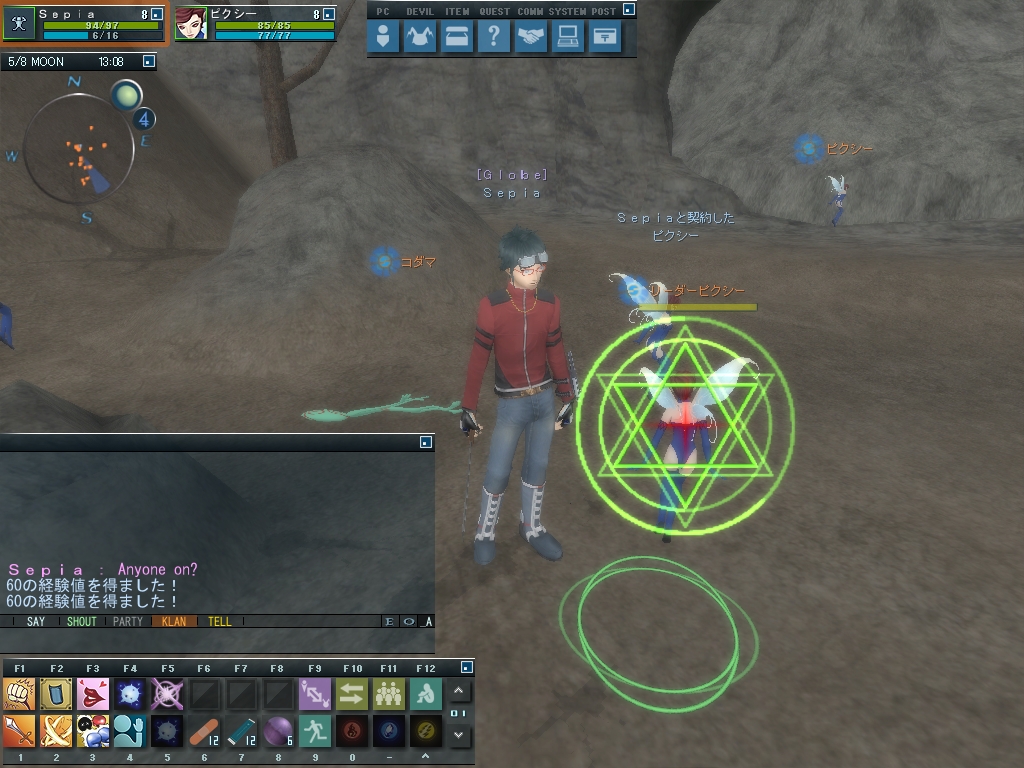Click the circular radar minimap
The width and height of the screenshot is (1024, 768).
point(78,148)
